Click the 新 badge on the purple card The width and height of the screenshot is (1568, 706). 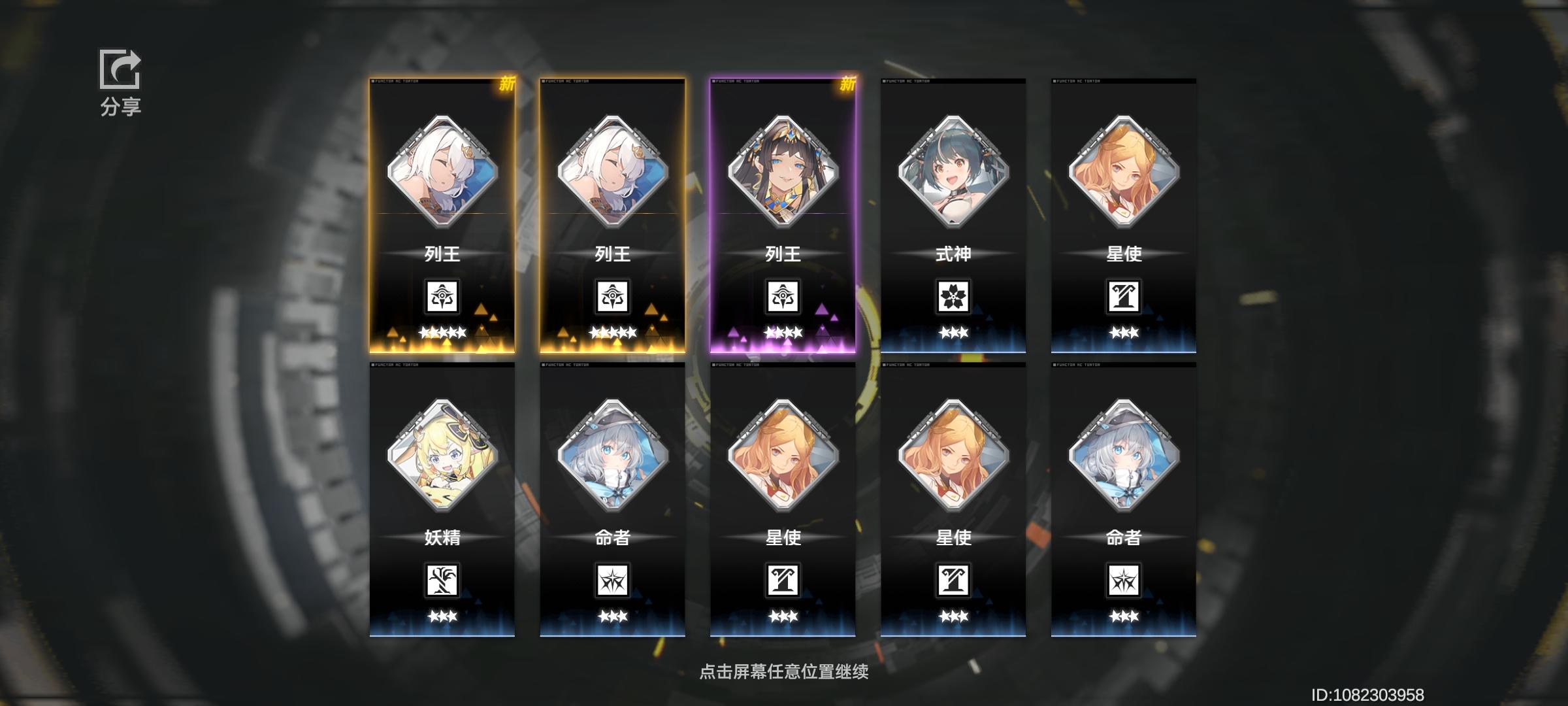pos(848,84)
